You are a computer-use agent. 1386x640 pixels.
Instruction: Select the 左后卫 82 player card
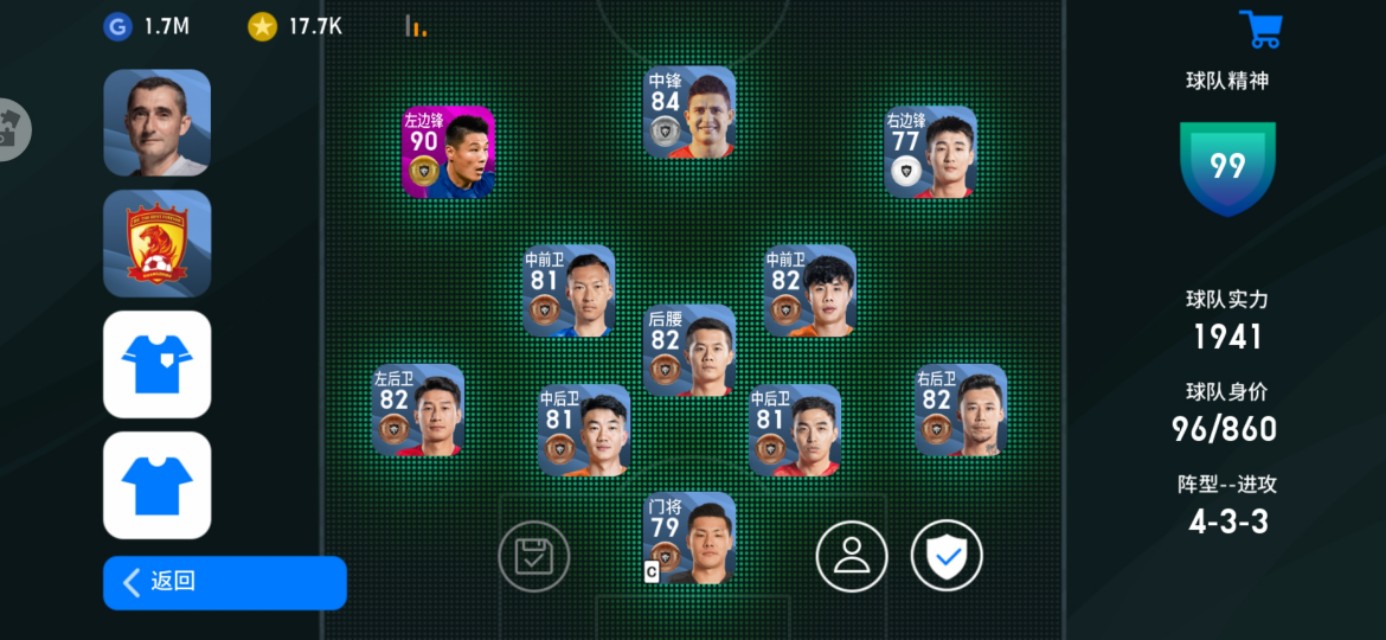click(x=418, y=410)
